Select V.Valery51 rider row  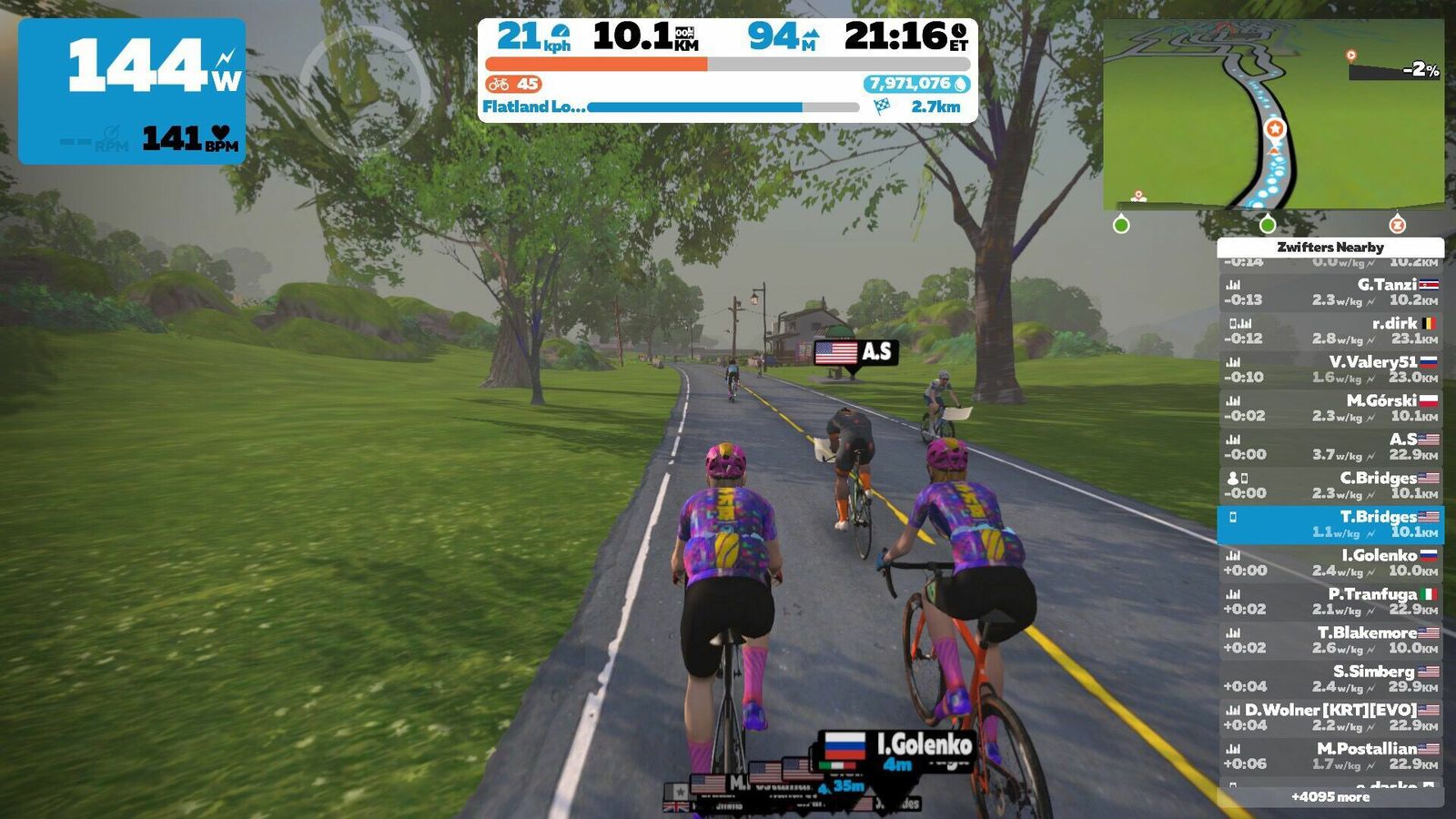1330,369
